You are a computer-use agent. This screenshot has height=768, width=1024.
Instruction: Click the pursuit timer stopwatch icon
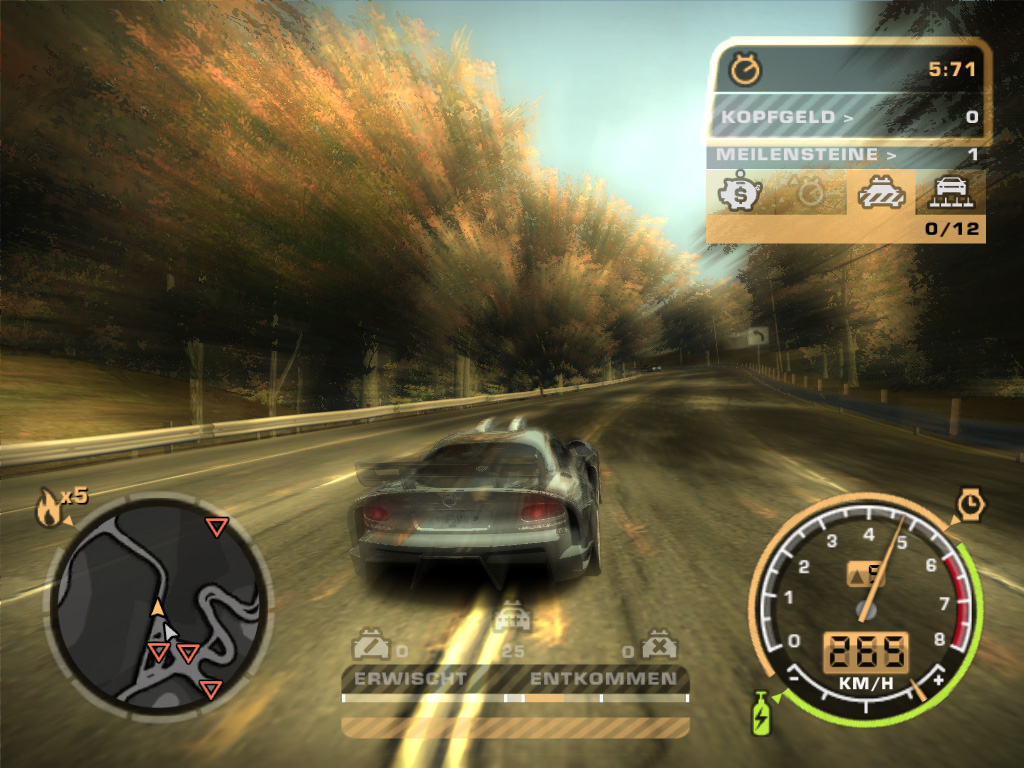click(x=745, y=69)
